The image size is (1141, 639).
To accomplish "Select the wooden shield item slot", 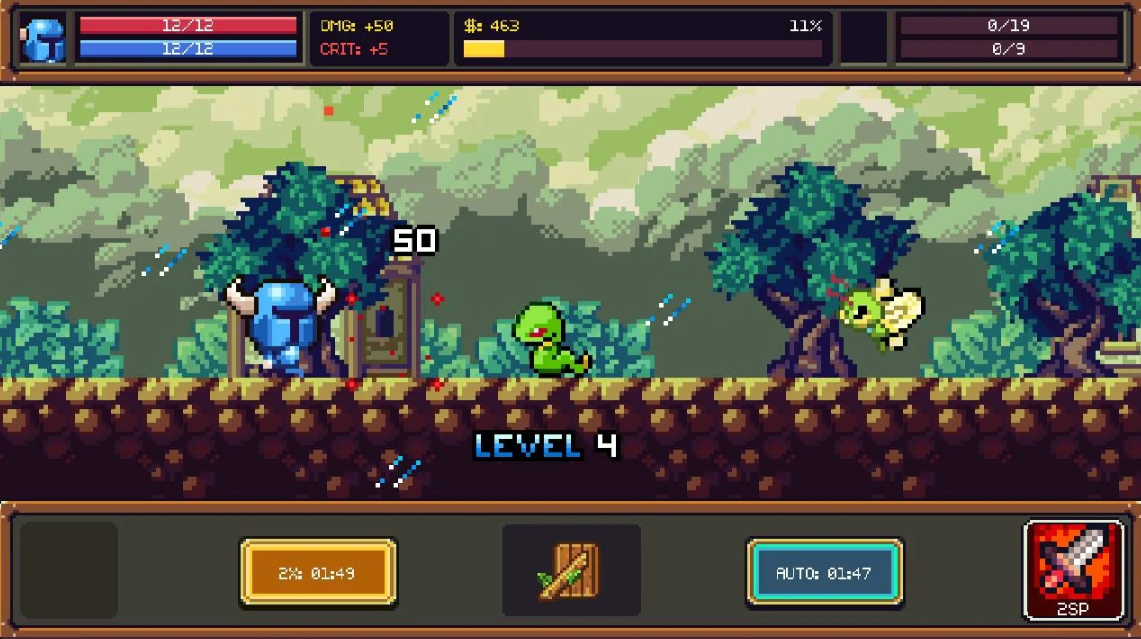I will pos(571,571).
